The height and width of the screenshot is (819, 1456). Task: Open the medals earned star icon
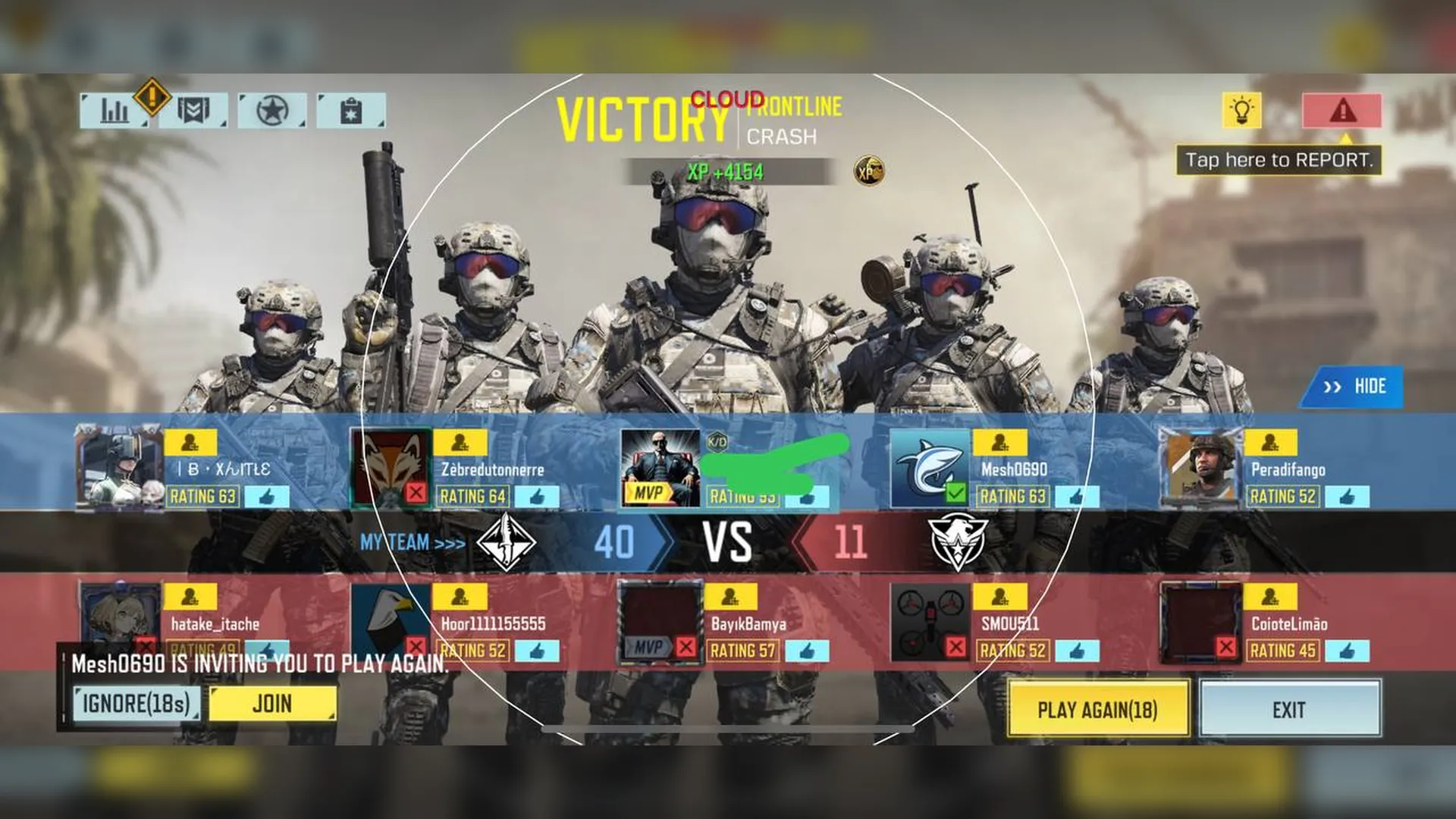(271, 108)
